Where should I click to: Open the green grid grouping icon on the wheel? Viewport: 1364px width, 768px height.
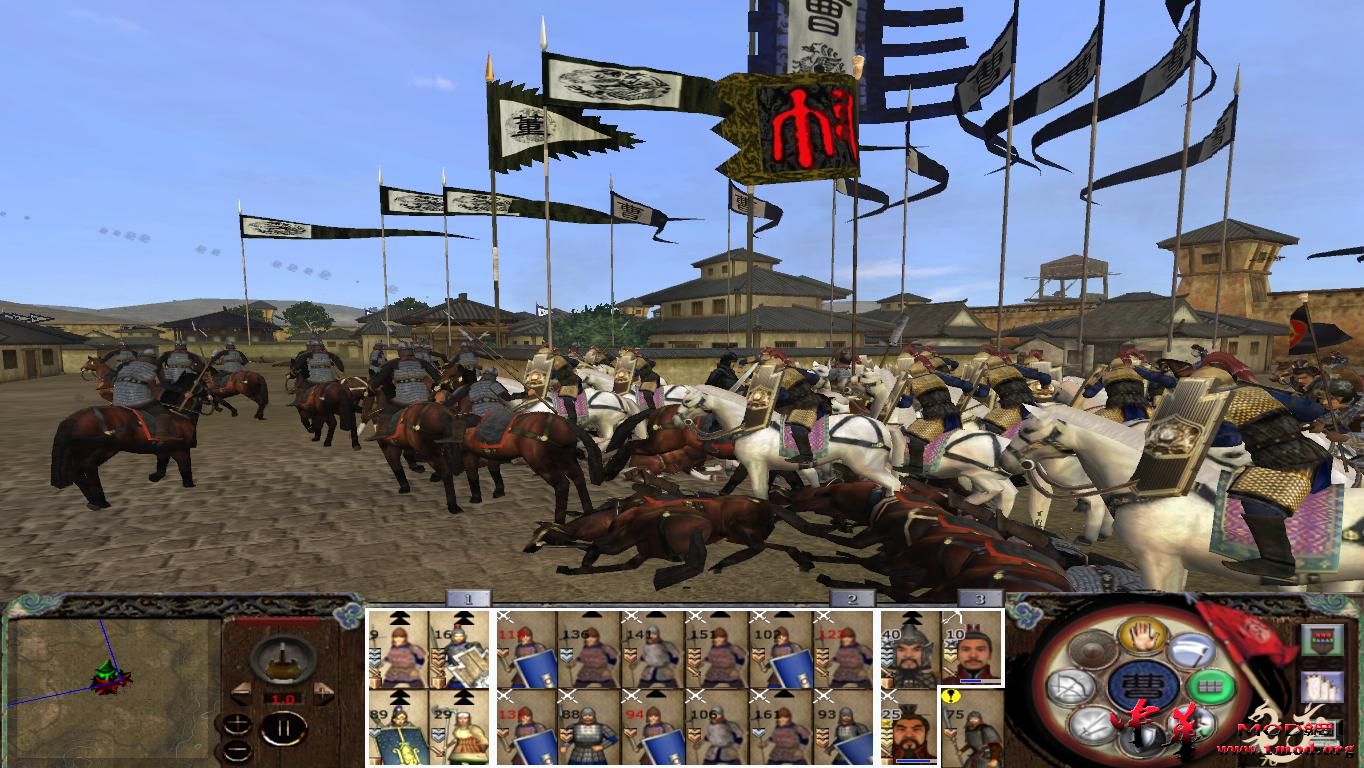[1212, 685]
